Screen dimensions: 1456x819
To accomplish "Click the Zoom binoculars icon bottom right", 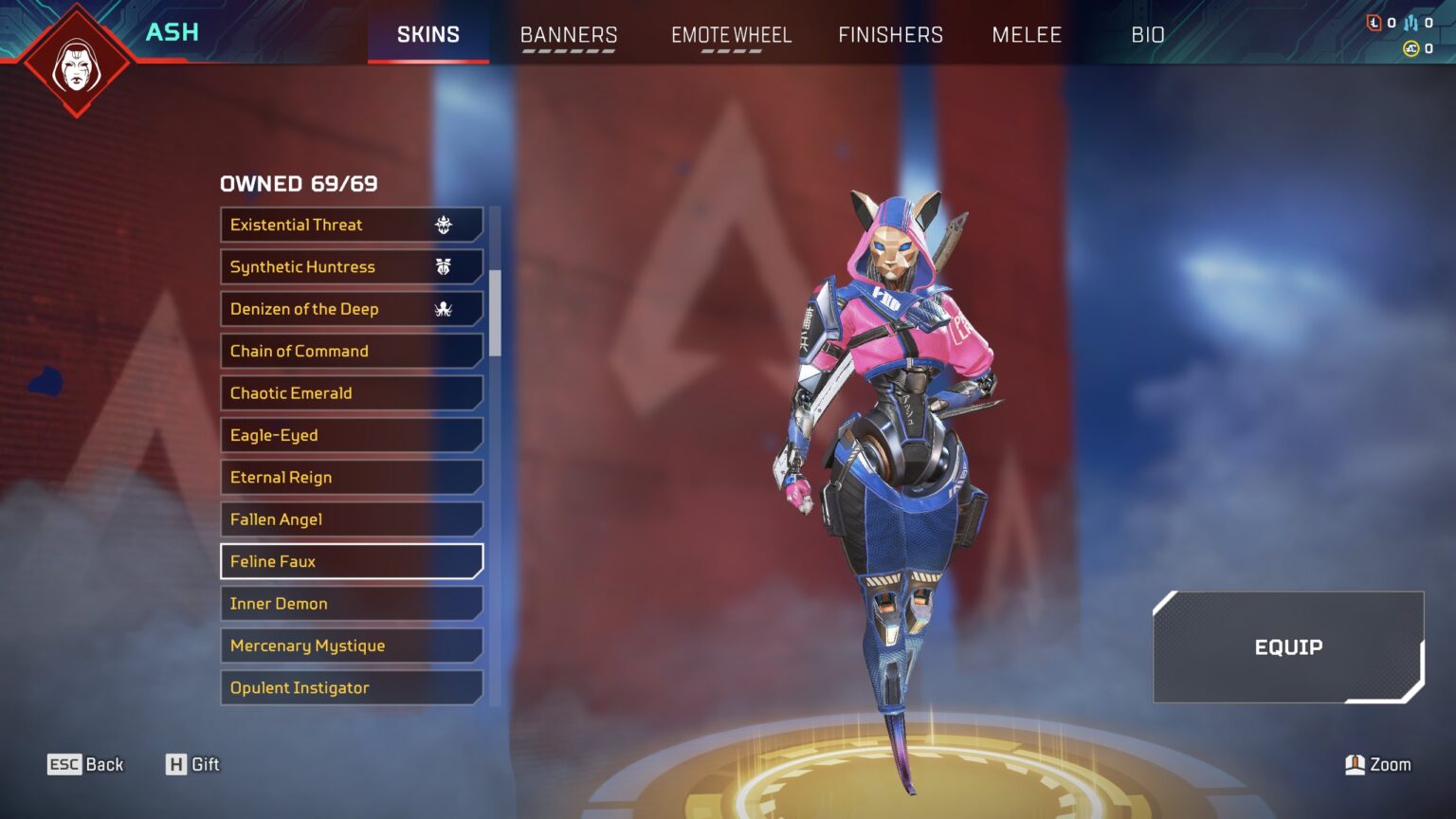I will (1356, 764).
